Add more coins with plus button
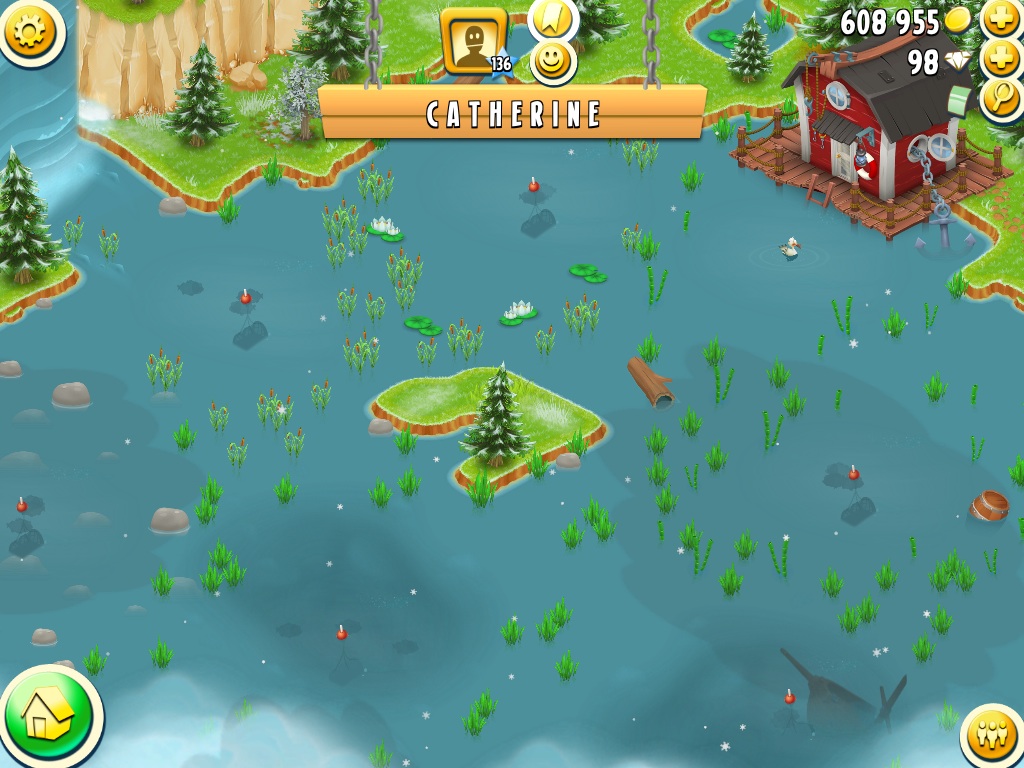 (x=1001, y=18)
